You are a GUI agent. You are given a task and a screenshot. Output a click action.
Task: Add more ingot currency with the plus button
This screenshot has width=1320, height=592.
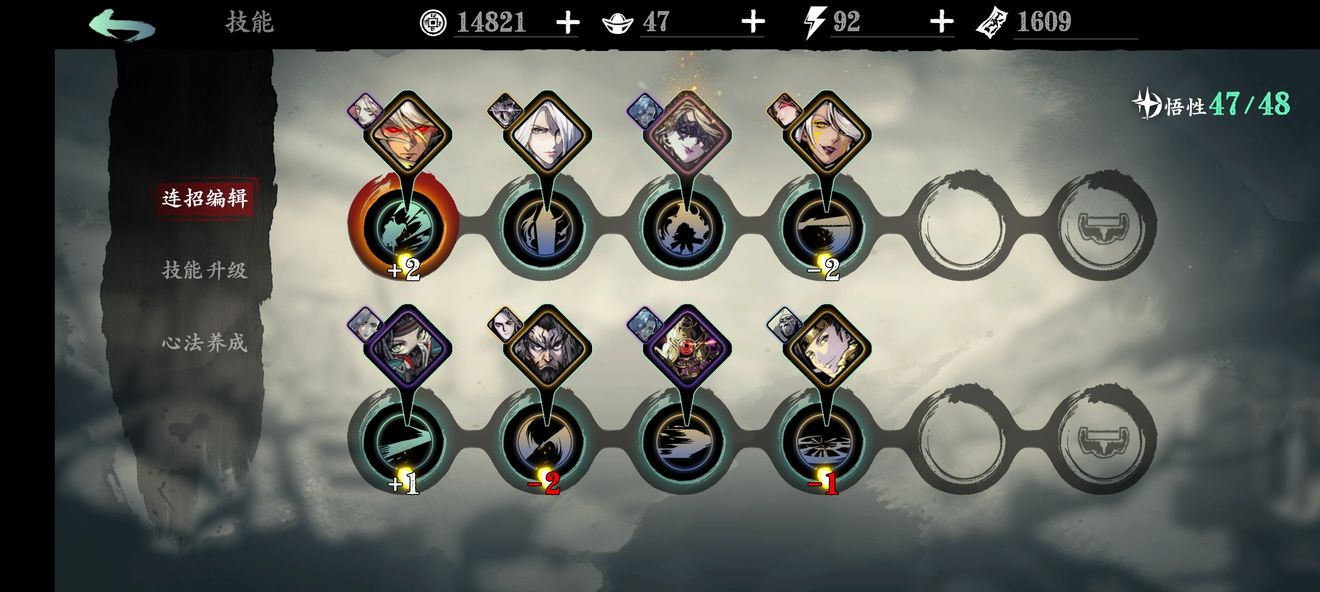753,23
